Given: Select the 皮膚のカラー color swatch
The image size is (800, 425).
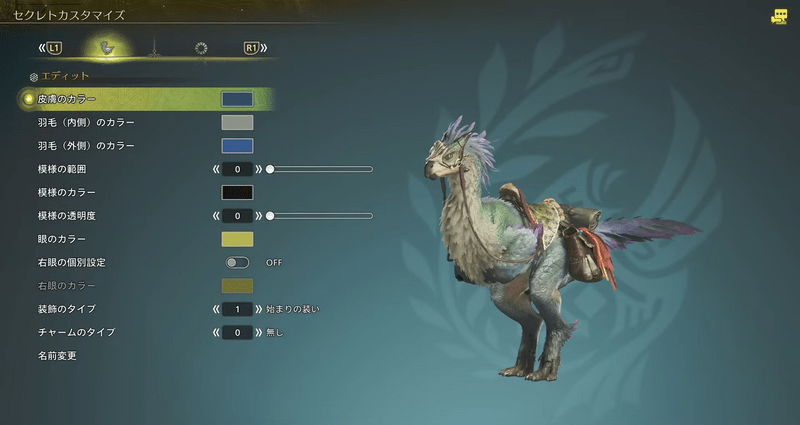Looking at the screenshot, I should tap(237, 99).
